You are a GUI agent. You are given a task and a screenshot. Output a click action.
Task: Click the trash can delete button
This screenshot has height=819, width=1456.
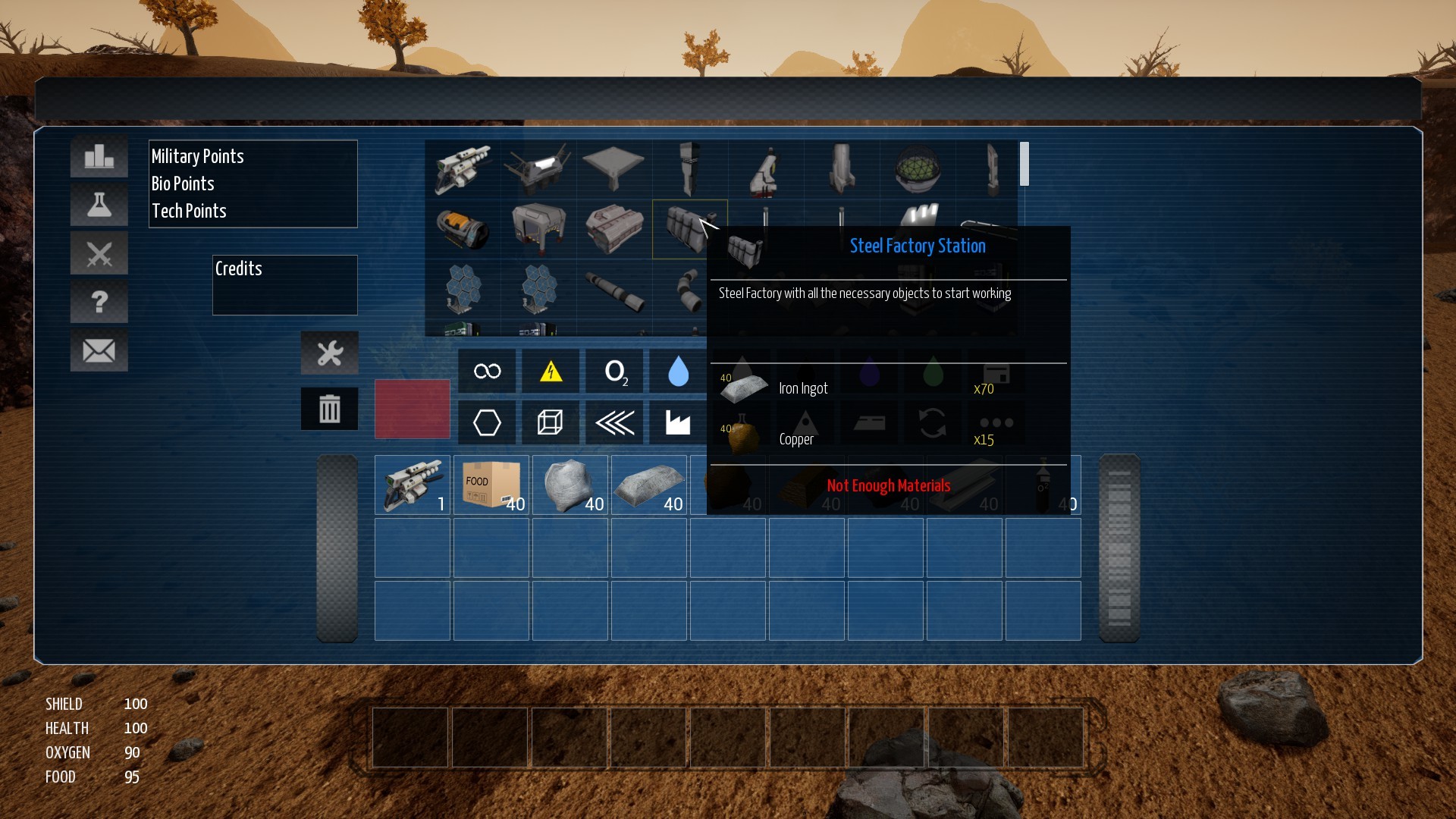tap(330, 409)
